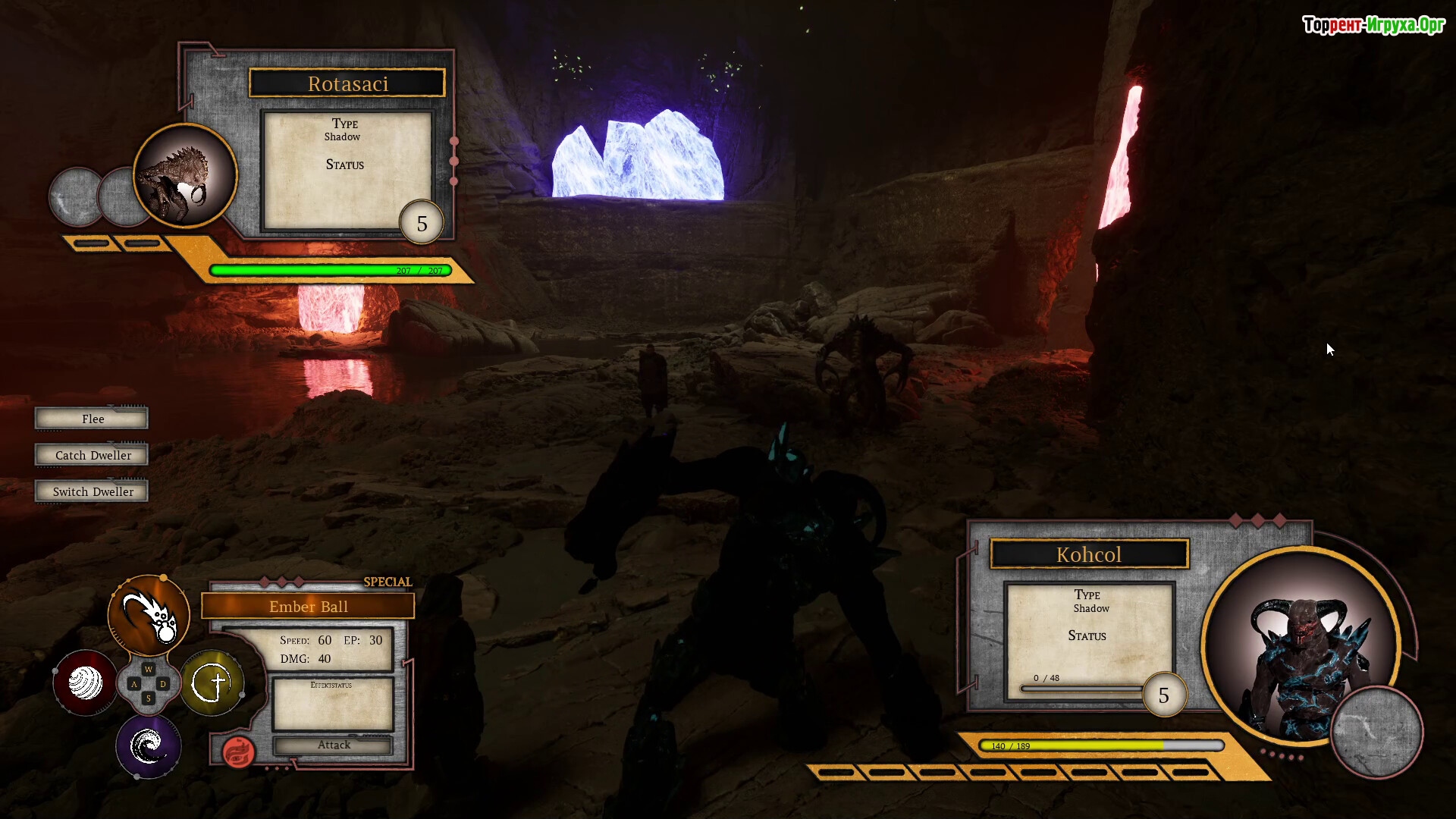The height and width of the screenshot is (819, 1456).
Task: Select the purple swirling wave ability
Action: (x=148, y=747)
